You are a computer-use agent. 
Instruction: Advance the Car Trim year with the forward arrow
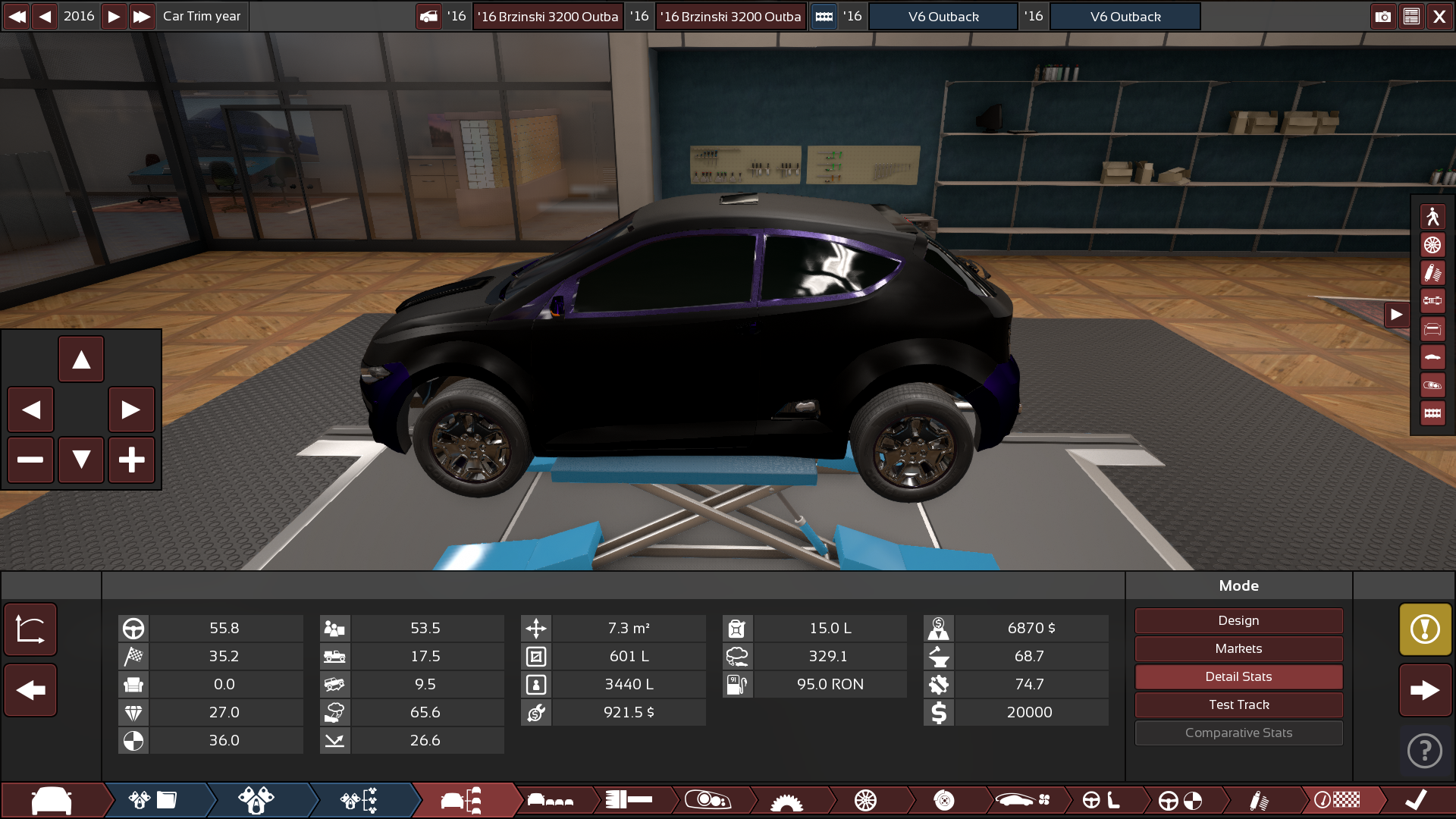pos(113,16)
